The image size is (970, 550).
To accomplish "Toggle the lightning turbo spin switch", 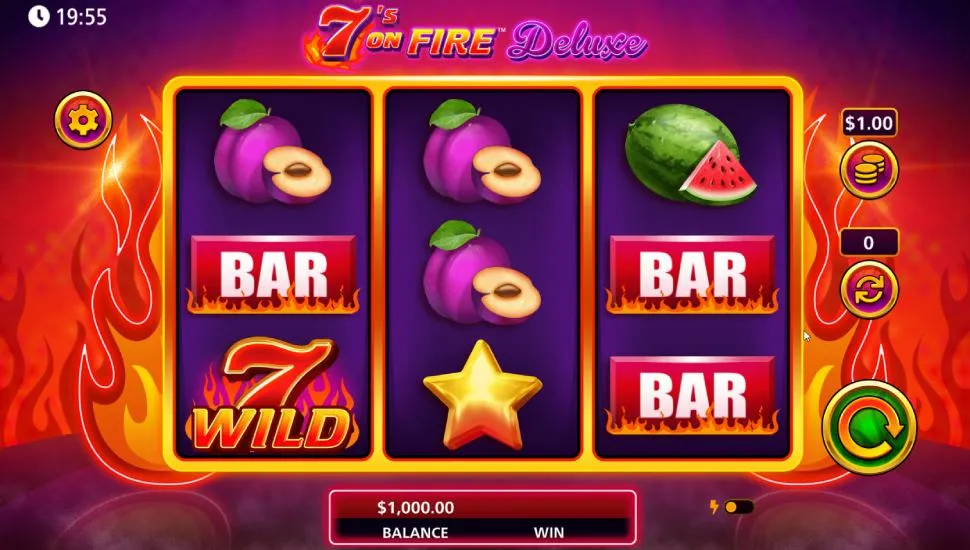I will pyautogui.click(x=738, y=507).
